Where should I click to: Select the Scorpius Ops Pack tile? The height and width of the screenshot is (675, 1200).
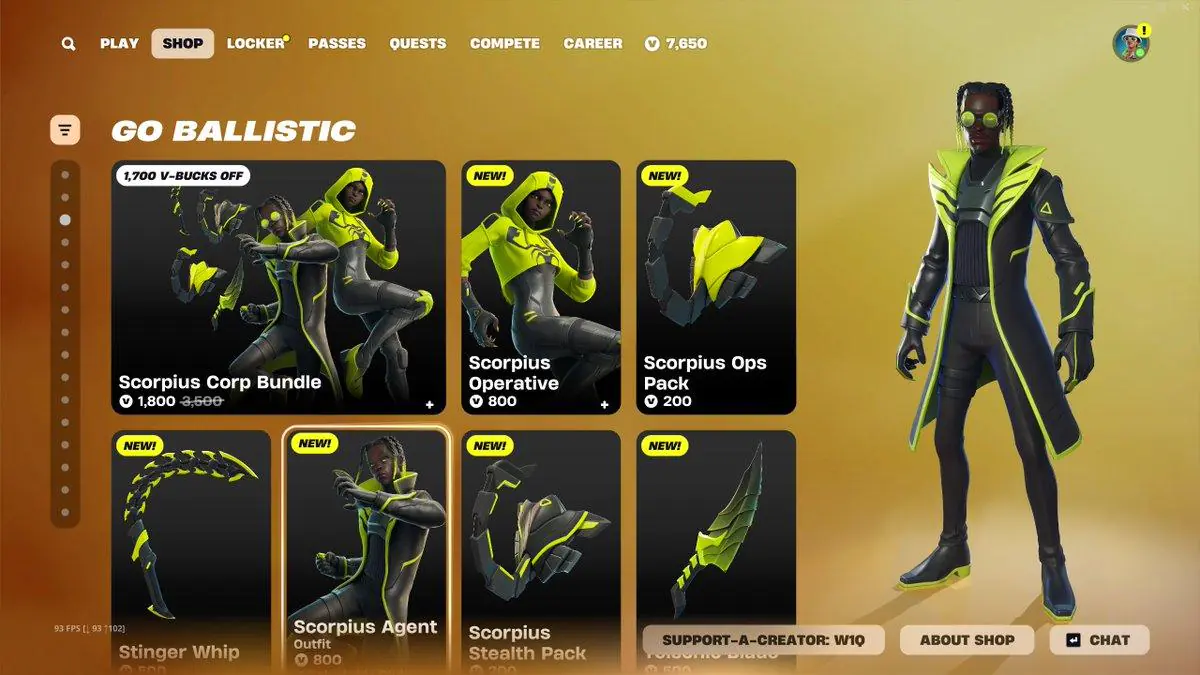[x=716, y=287]
